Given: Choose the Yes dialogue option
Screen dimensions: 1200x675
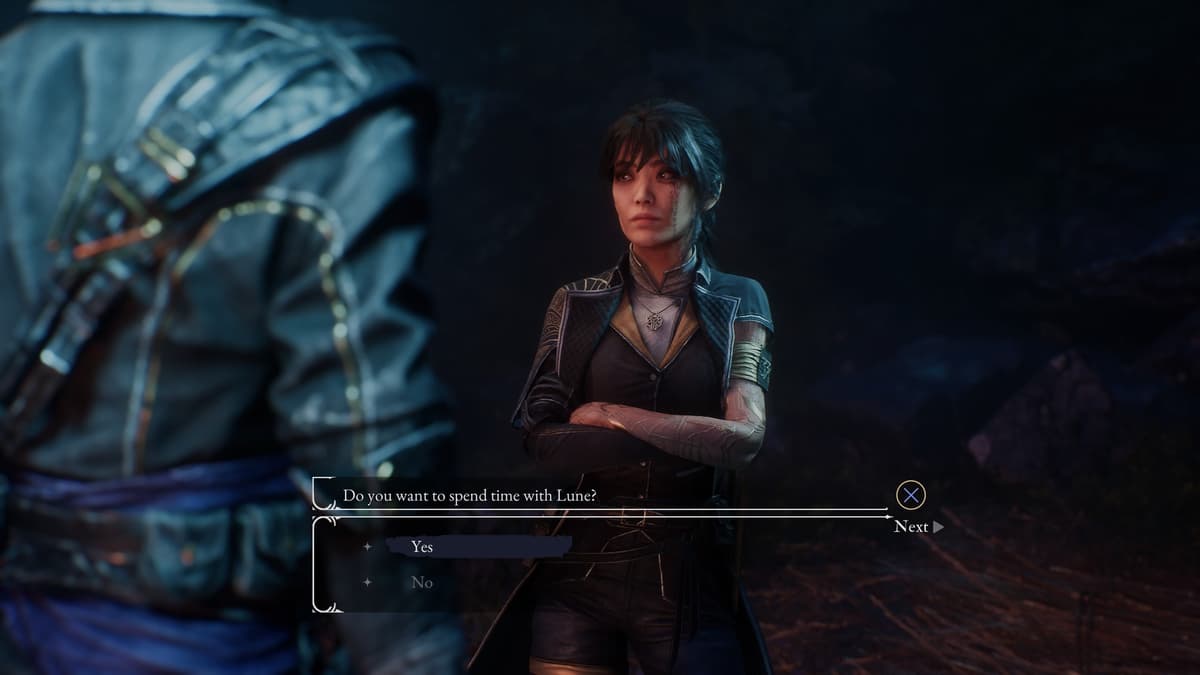Looking at the screenshot, I should tap(422, 547).
